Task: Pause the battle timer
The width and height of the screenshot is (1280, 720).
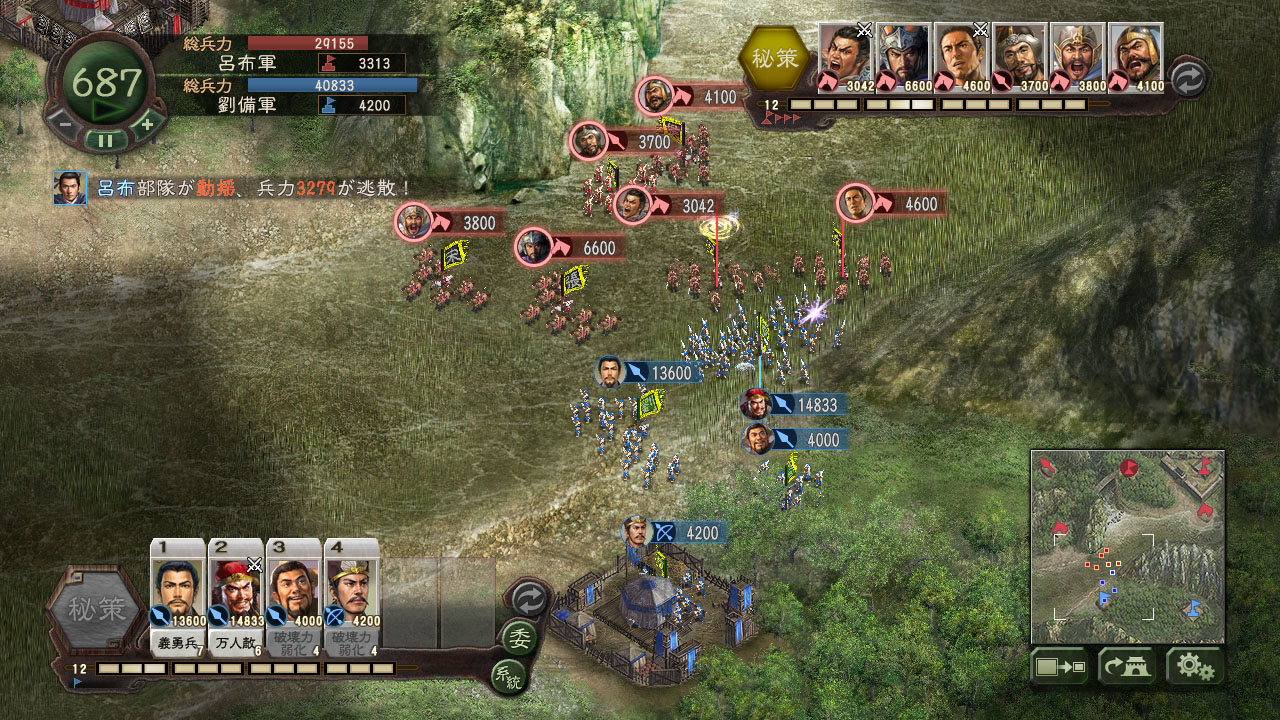Action: pos(105,139)
